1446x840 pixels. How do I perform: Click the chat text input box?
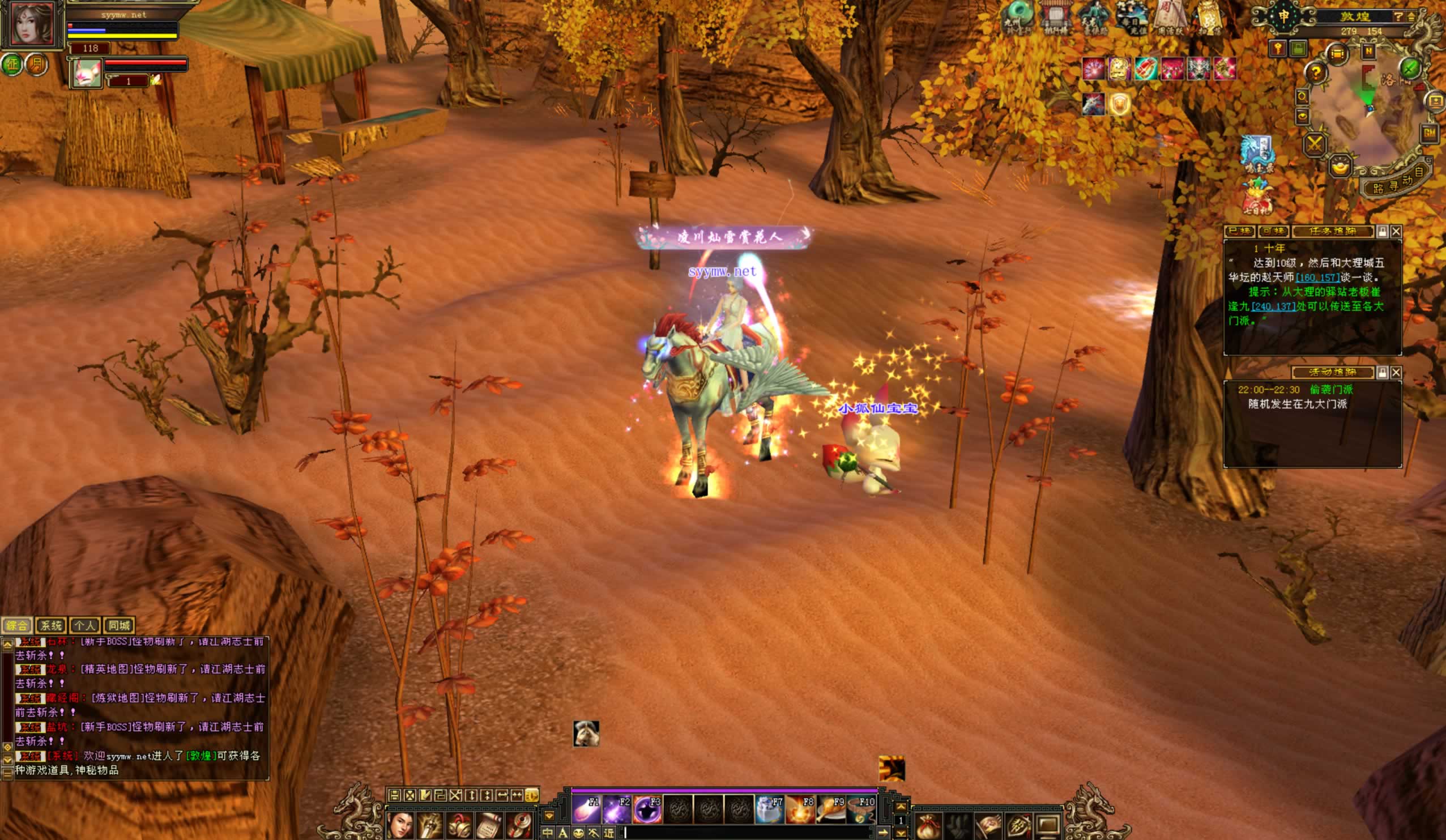point(746,833)
